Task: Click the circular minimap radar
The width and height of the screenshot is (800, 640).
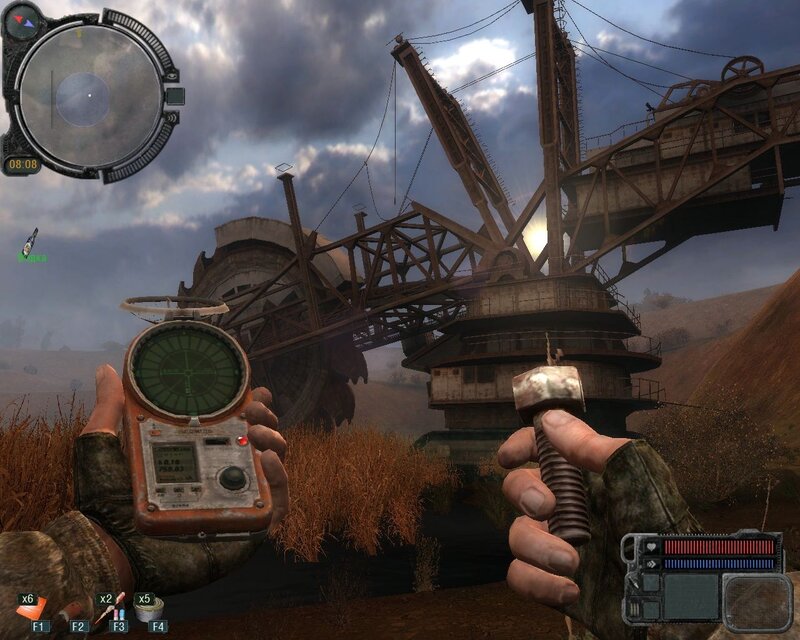Action: [x=88, y=94]
